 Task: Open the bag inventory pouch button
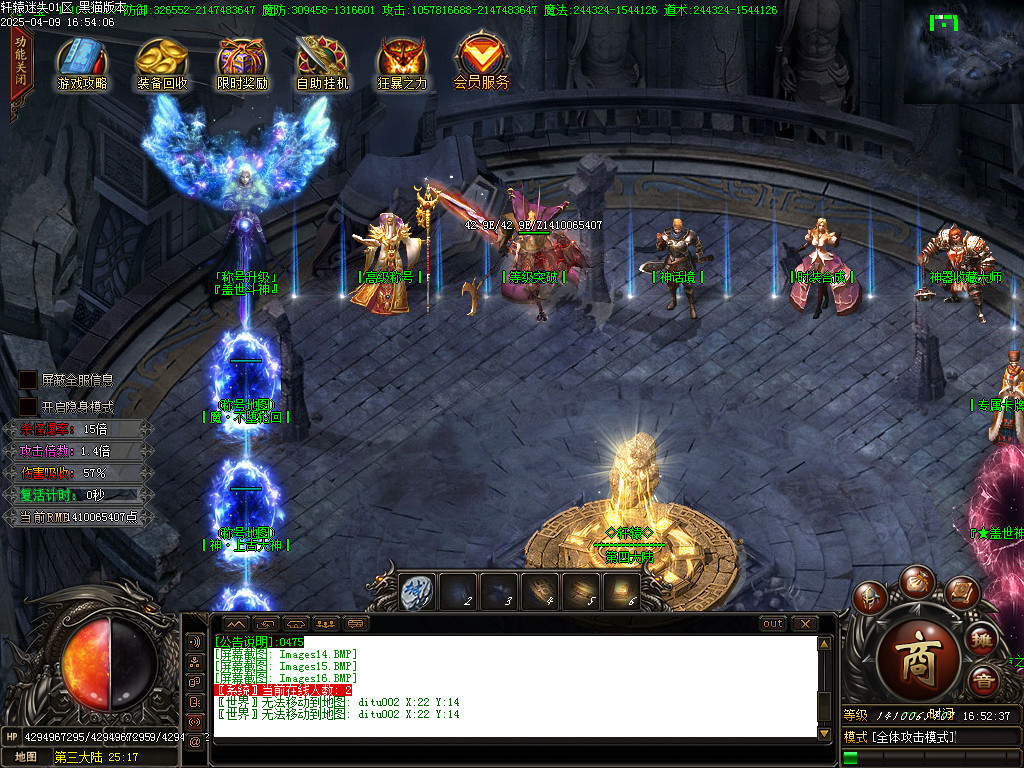[x=916, y=581]
